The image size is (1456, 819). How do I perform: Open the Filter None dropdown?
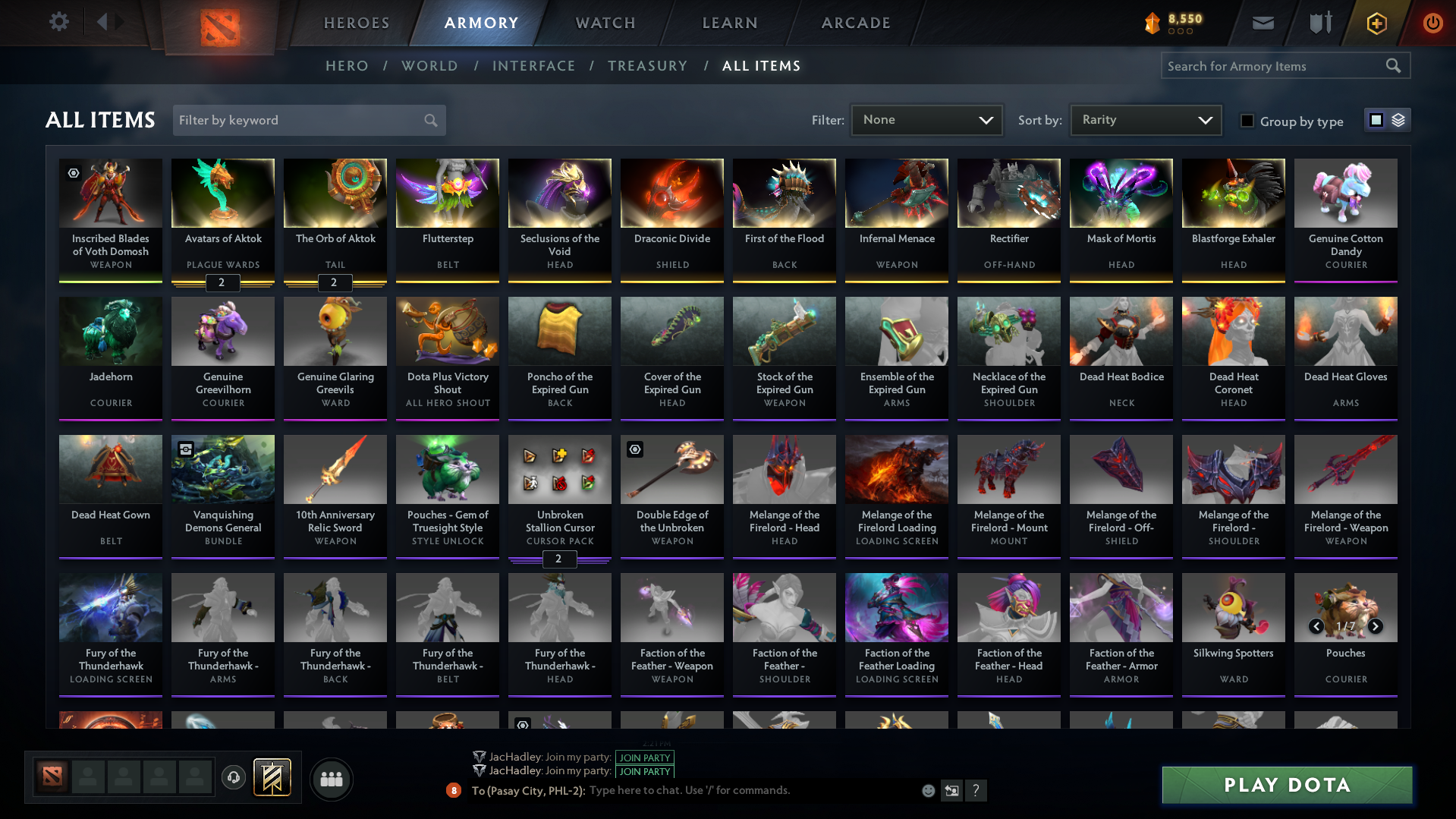[x=926, y=119]
